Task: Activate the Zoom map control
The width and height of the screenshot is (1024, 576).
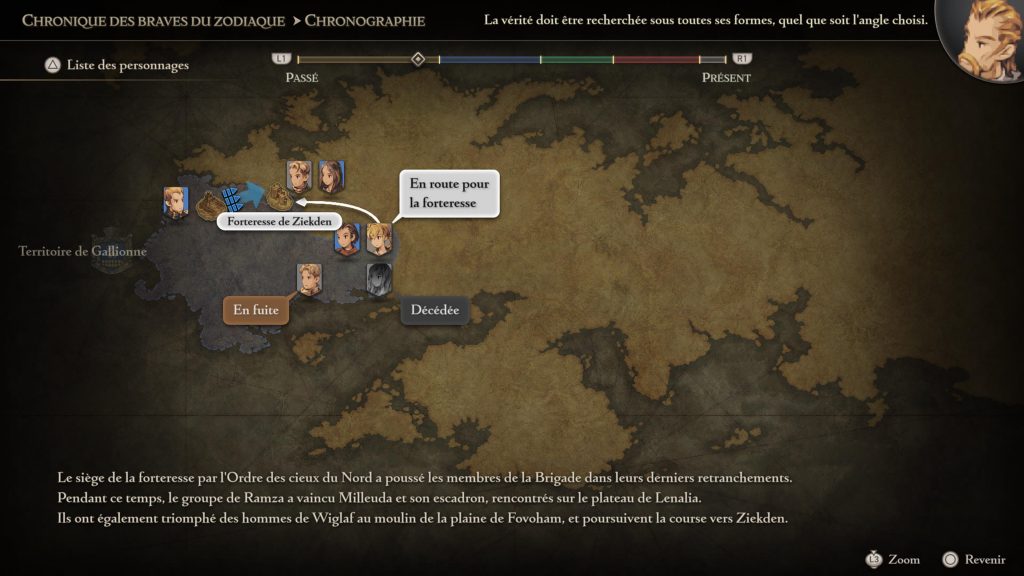Action: (x=893, y=560)
